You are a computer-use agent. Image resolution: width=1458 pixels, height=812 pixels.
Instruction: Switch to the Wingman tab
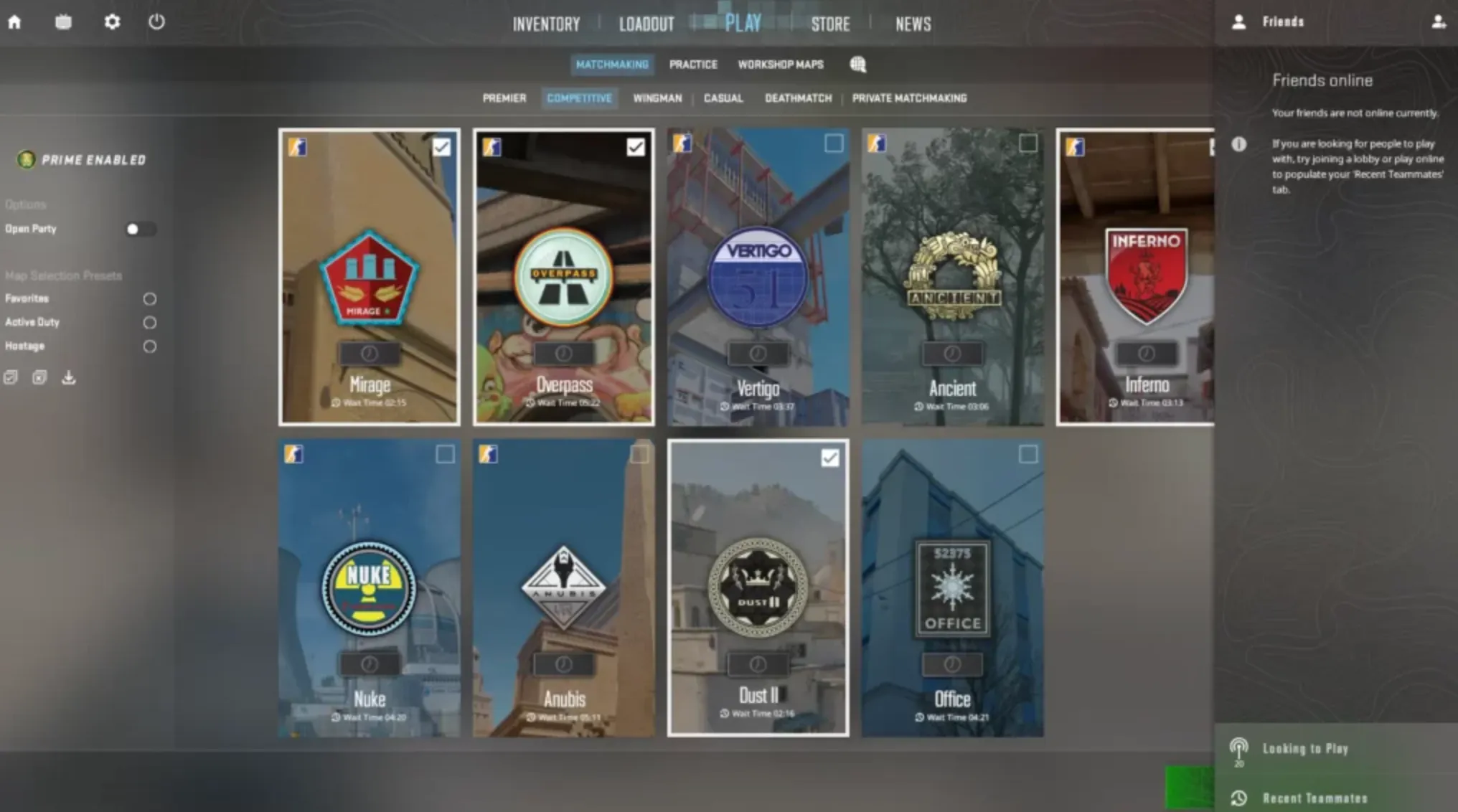657,98
